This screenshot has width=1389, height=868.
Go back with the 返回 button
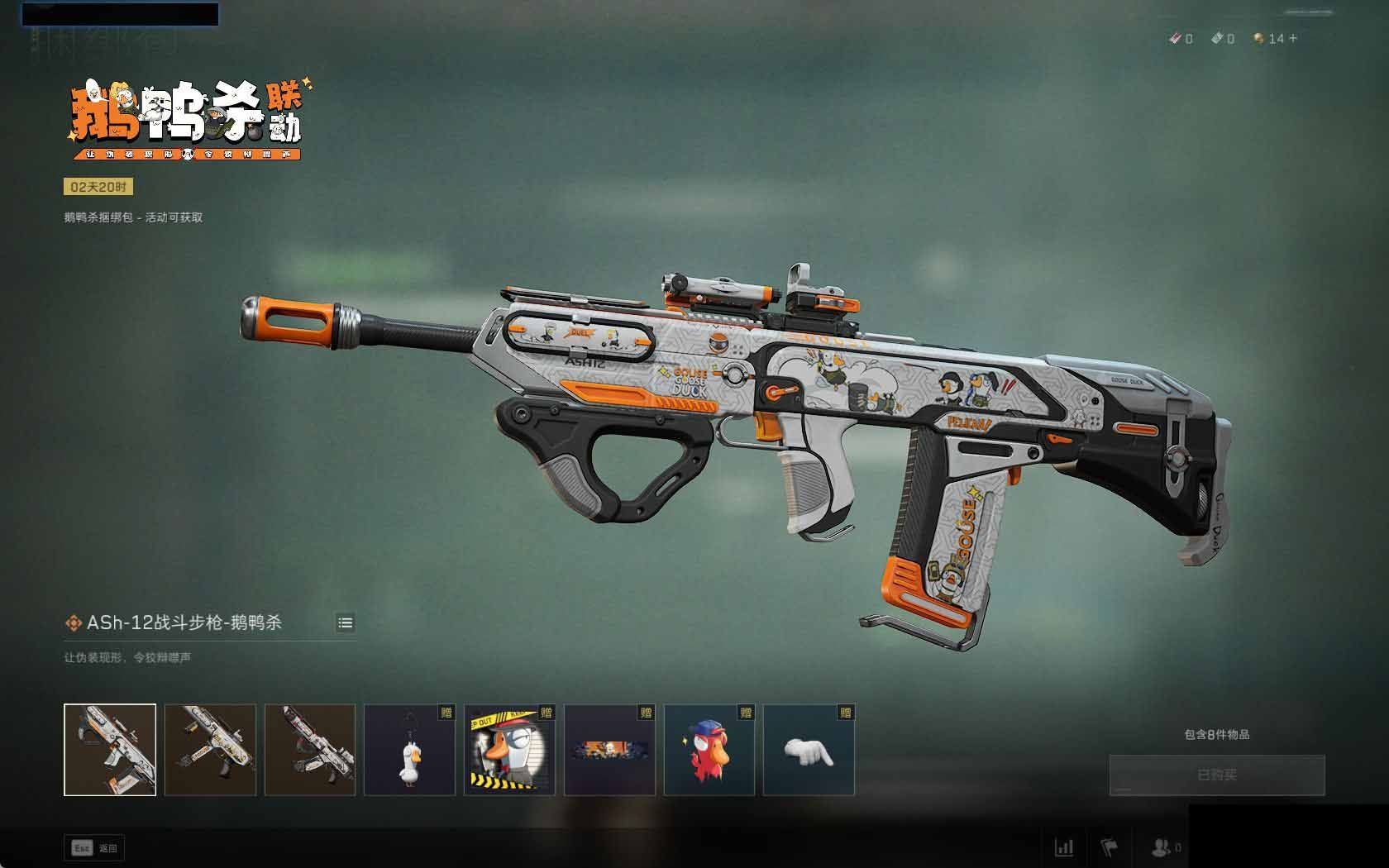95,848
